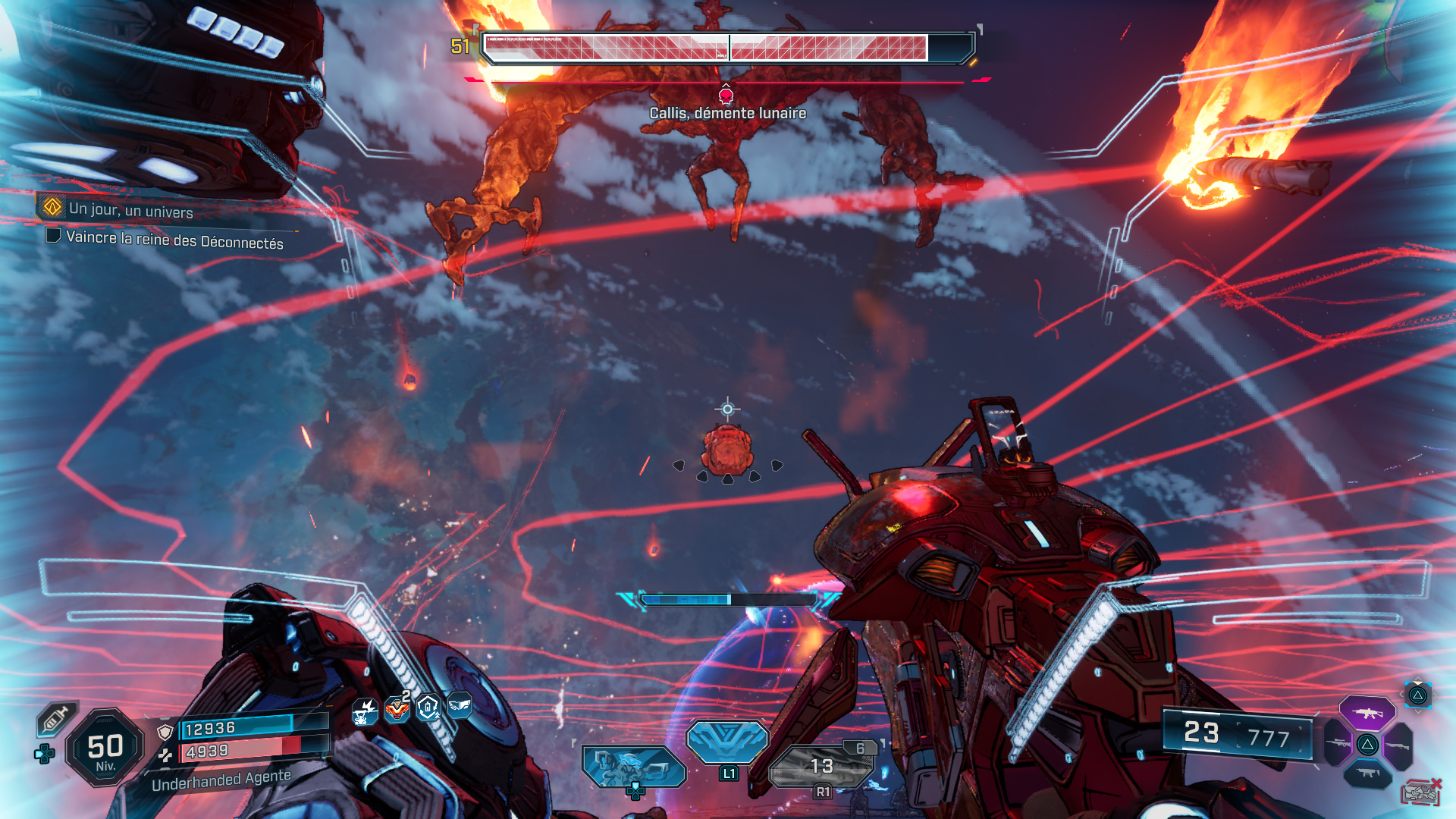Select the shotgun slot on the weapon wheel

pyautogui.click(x=1398, y=745)
